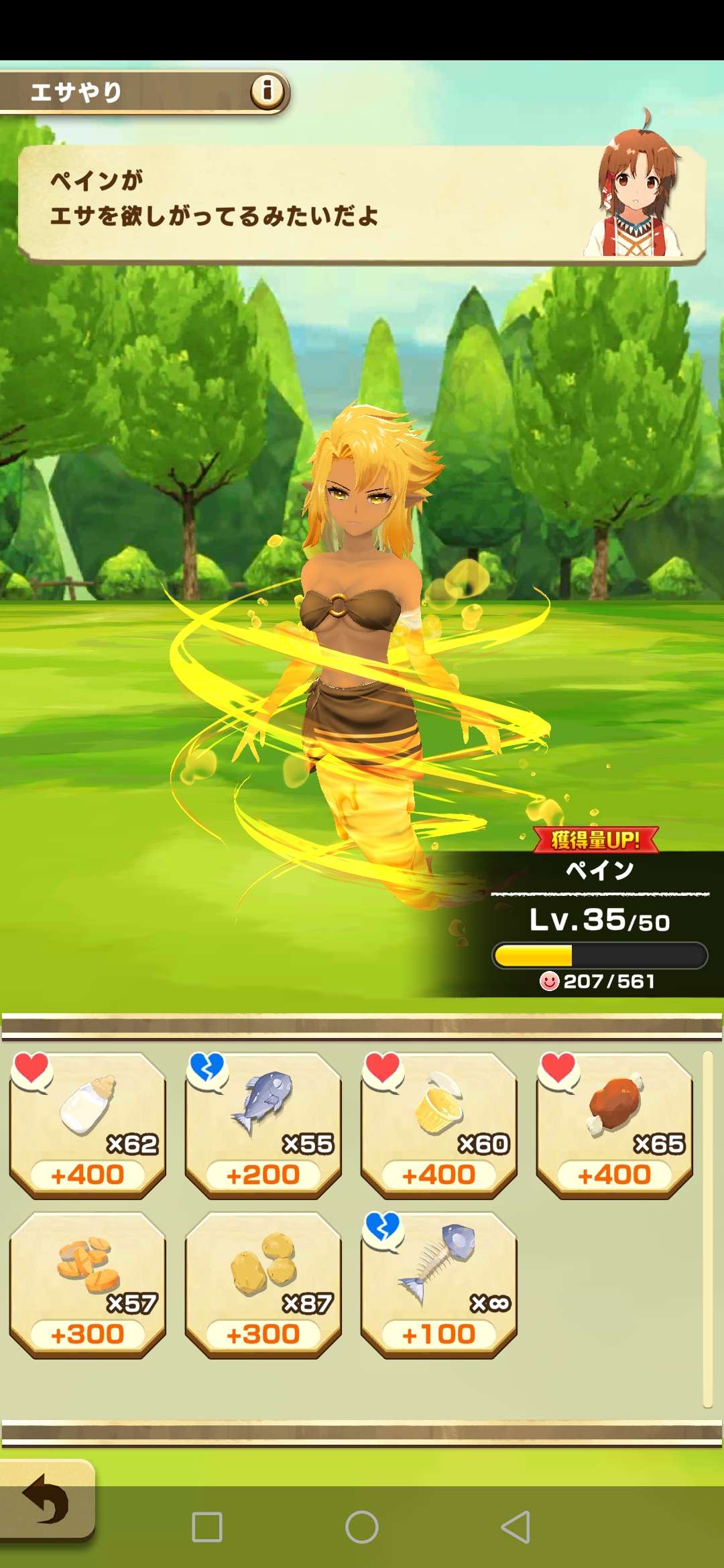Open the feeding info button
Viewport: 724px width, 1568px height.
(x=267, y=90)
